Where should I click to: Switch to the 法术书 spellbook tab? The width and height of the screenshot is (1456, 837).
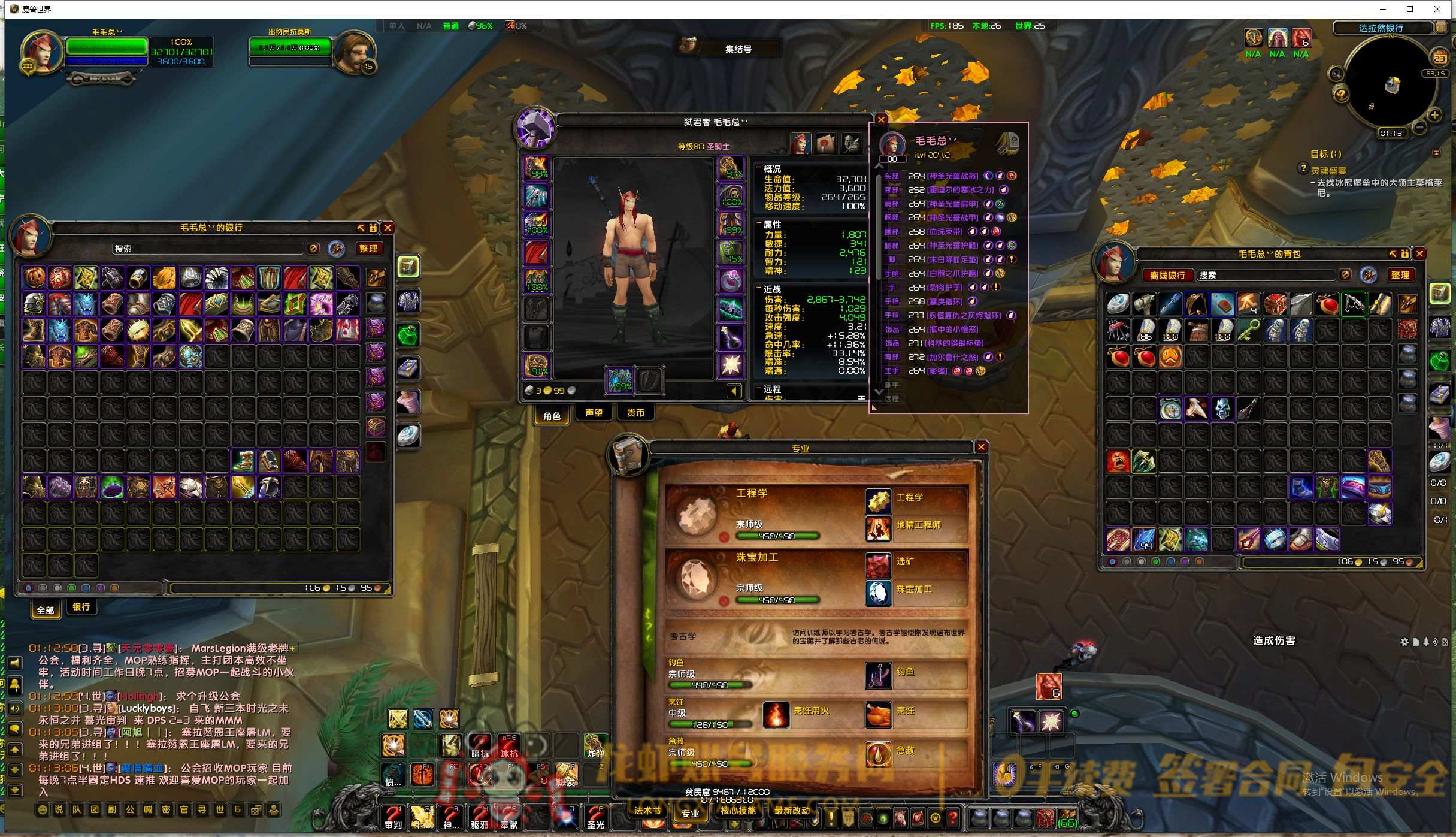(x=647, y=811)
